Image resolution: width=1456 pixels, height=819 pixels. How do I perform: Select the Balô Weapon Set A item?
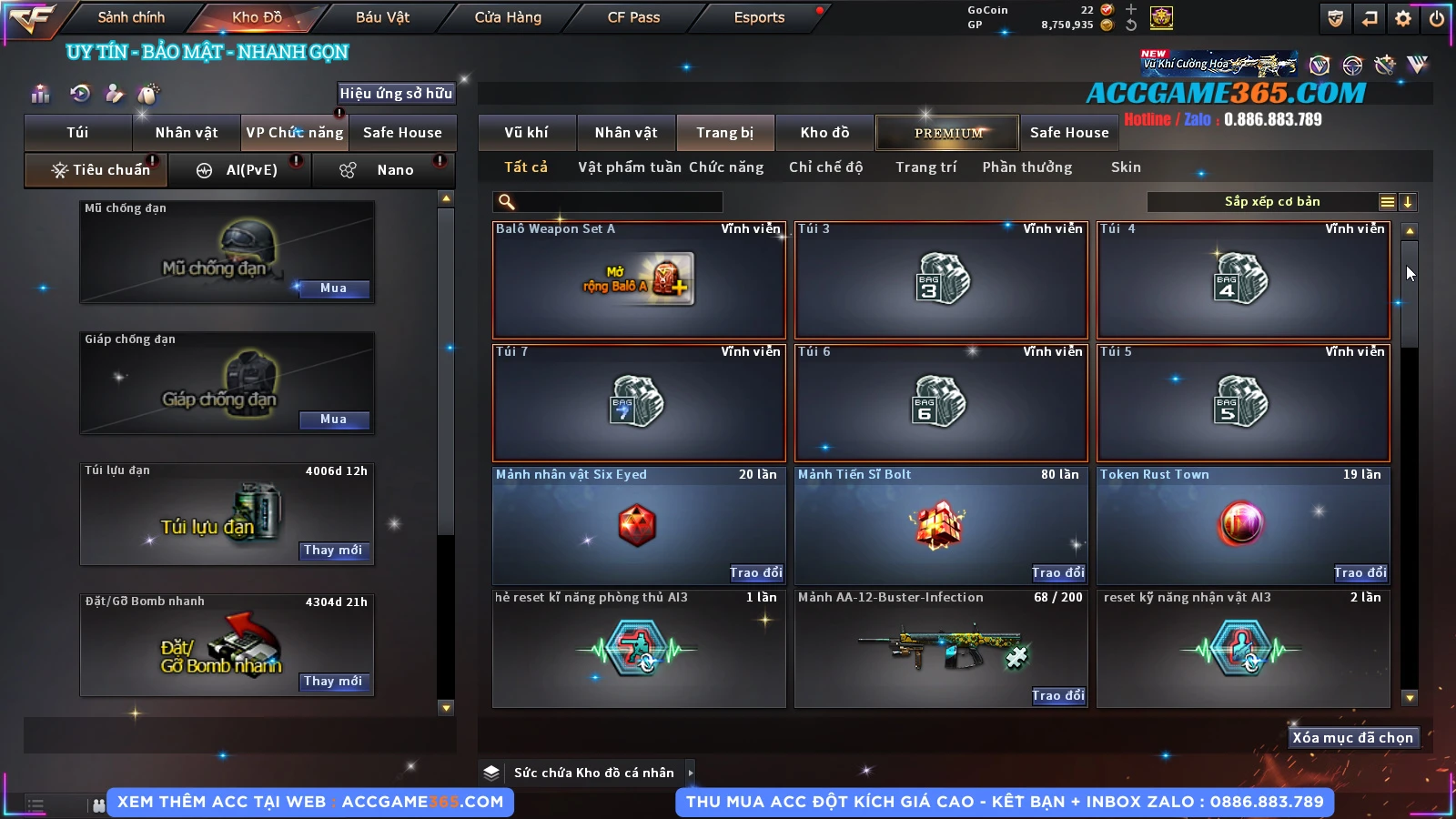pos(639,280)
